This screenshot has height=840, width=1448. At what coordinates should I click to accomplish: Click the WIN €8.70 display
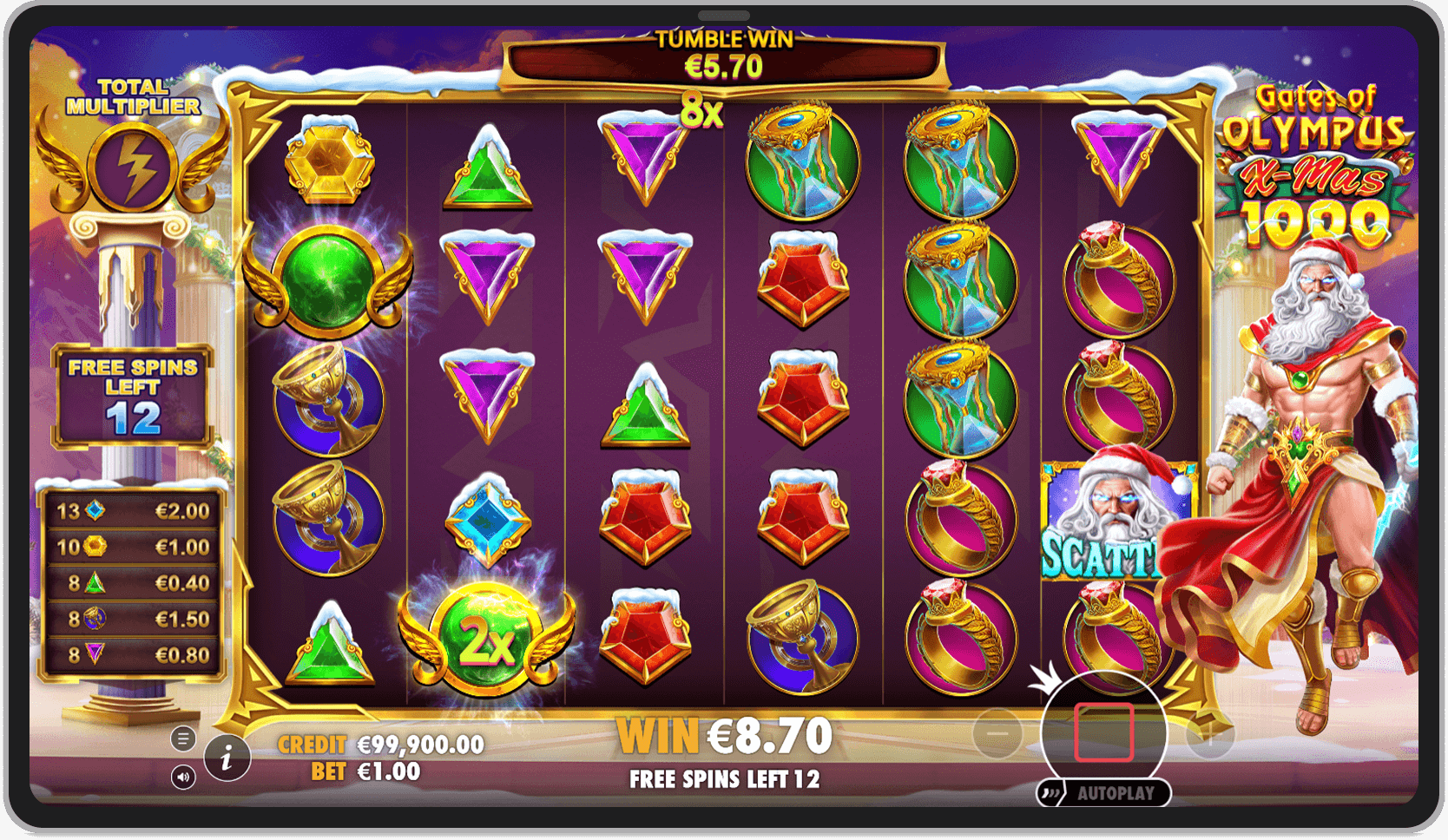[x=723, y=734]
